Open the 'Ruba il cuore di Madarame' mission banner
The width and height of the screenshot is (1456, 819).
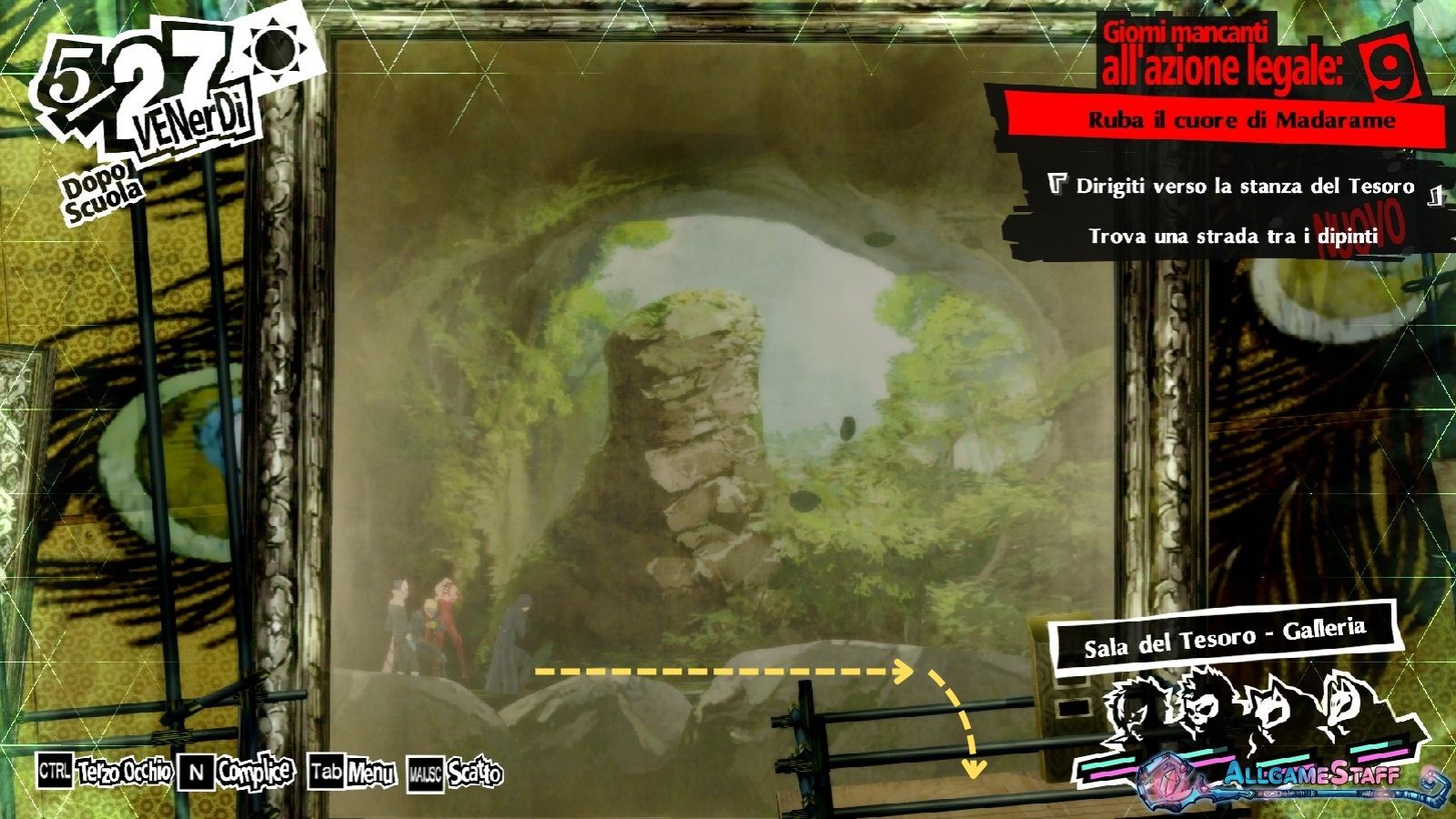[x=1241, y=120]
